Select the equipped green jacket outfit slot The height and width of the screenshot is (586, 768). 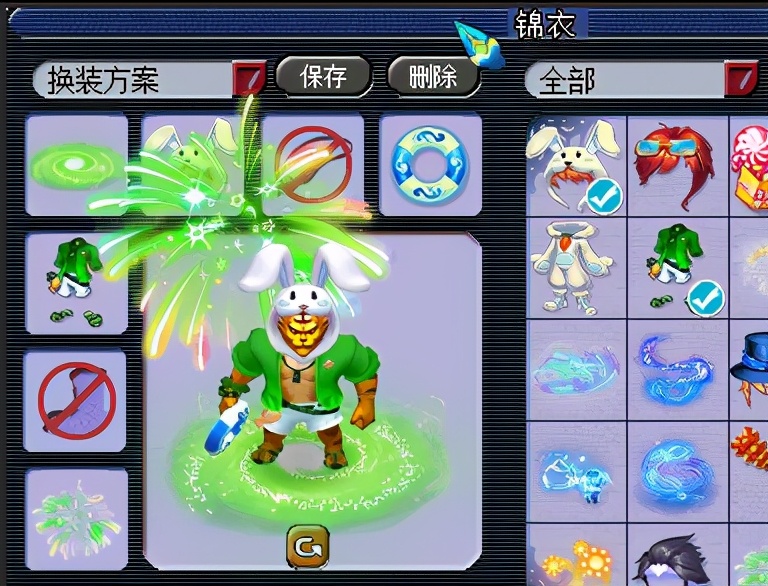(76, 283)
